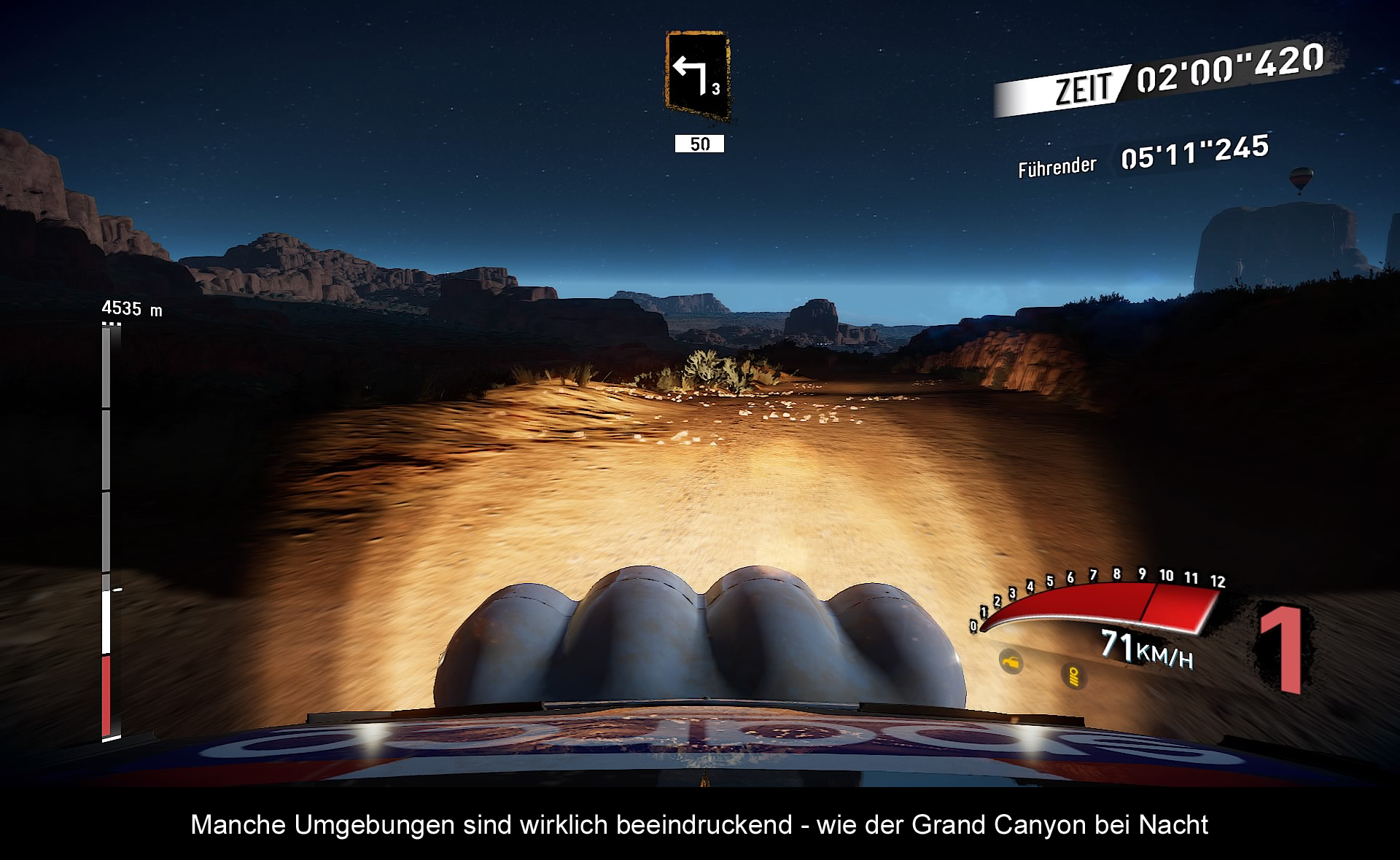This screenshot has height=860, width=1400.
Task: Select the yellow suspension damage warning icon
Action: (1073, 676)
